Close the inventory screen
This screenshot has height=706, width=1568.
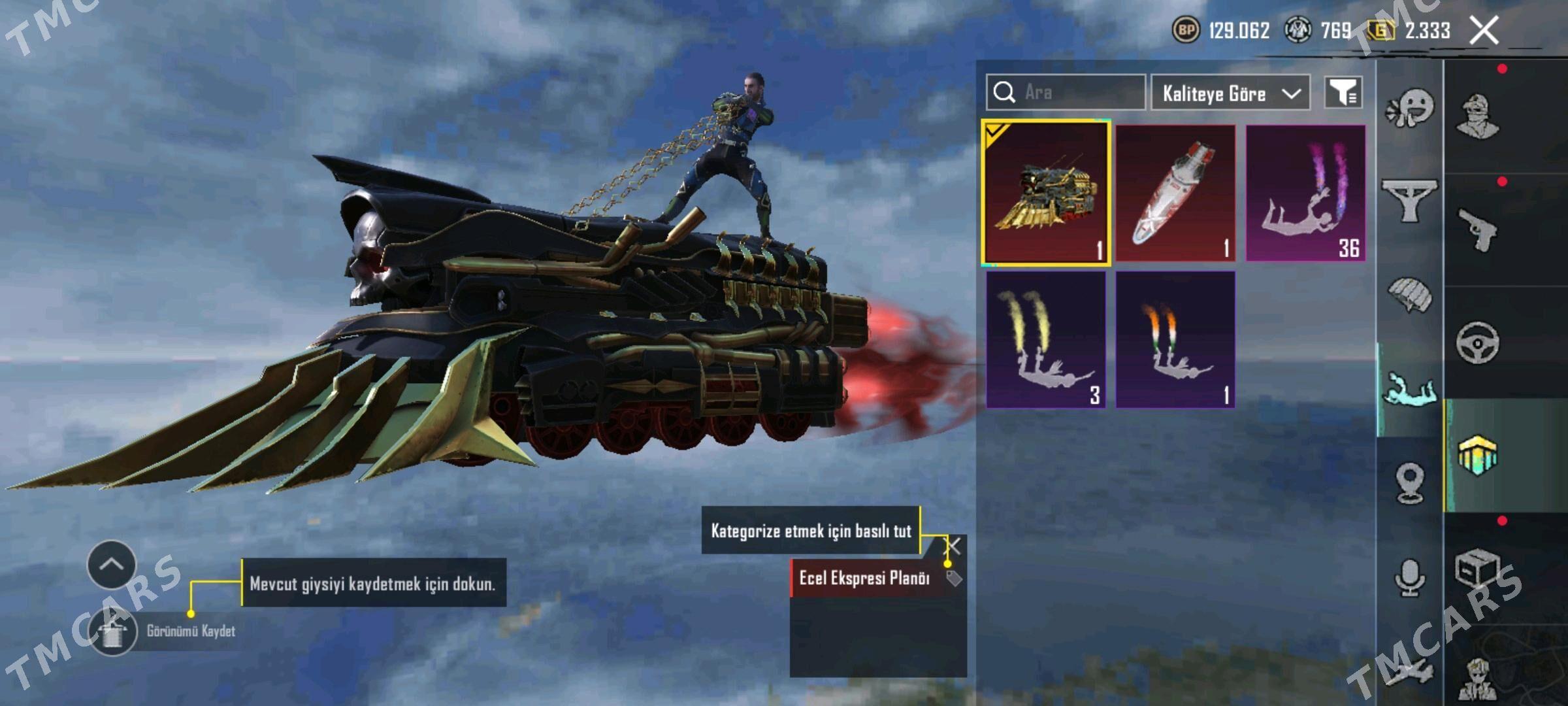pos(1484,31)
